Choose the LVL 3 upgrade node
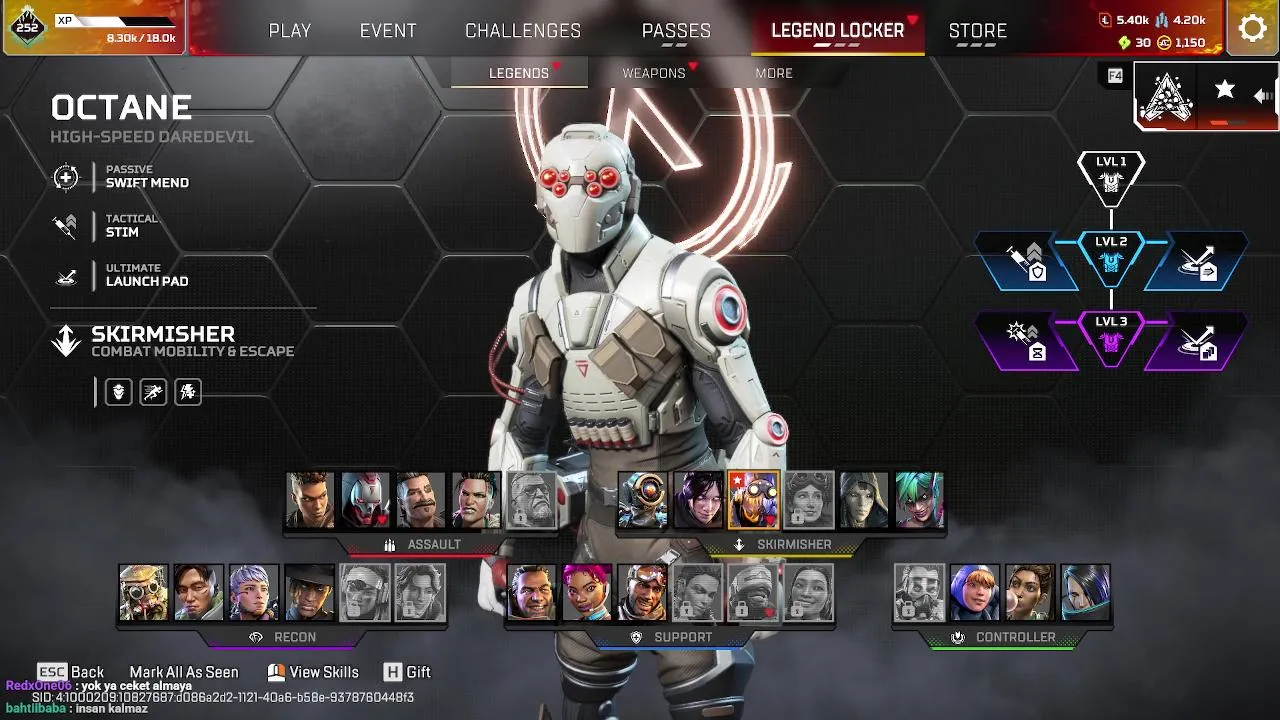The height and width of the screenshot is (720, 1280). coord(1111,337)
